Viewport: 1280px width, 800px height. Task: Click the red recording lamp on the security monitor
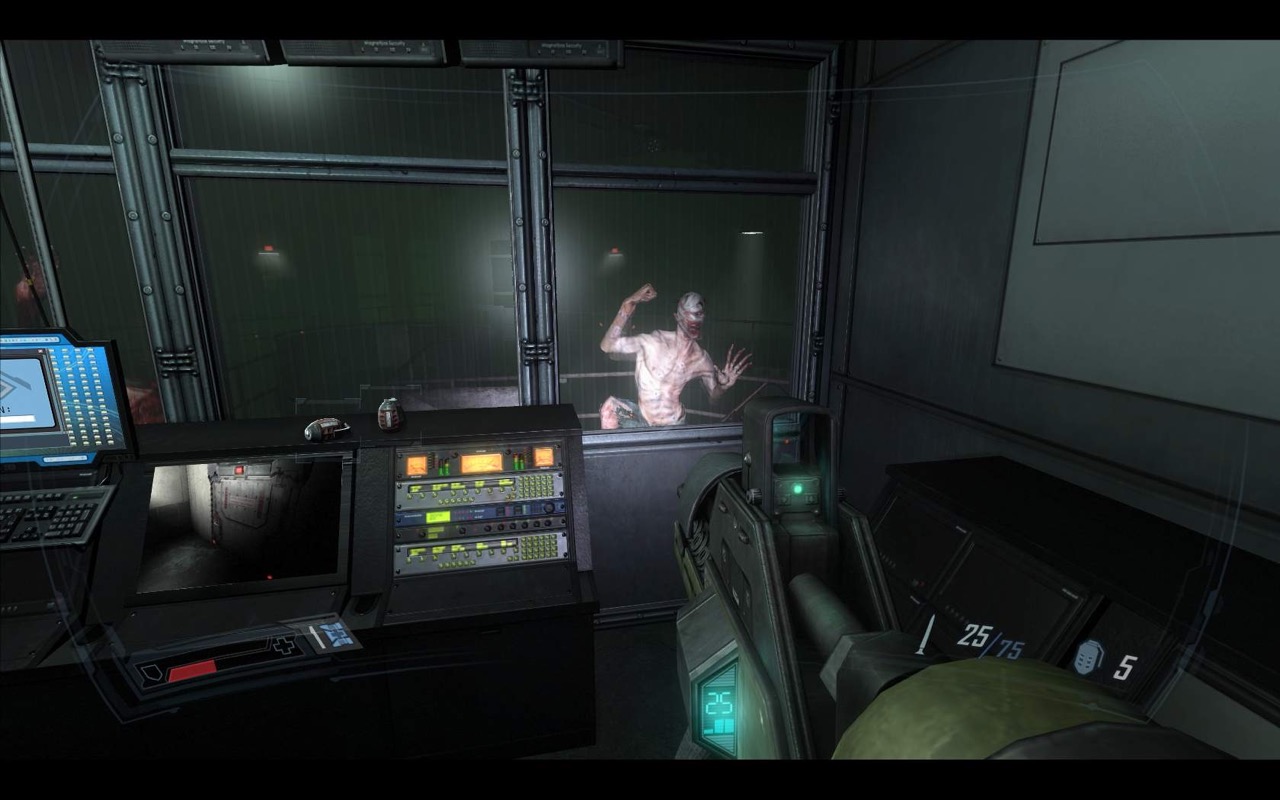[270, 577]
